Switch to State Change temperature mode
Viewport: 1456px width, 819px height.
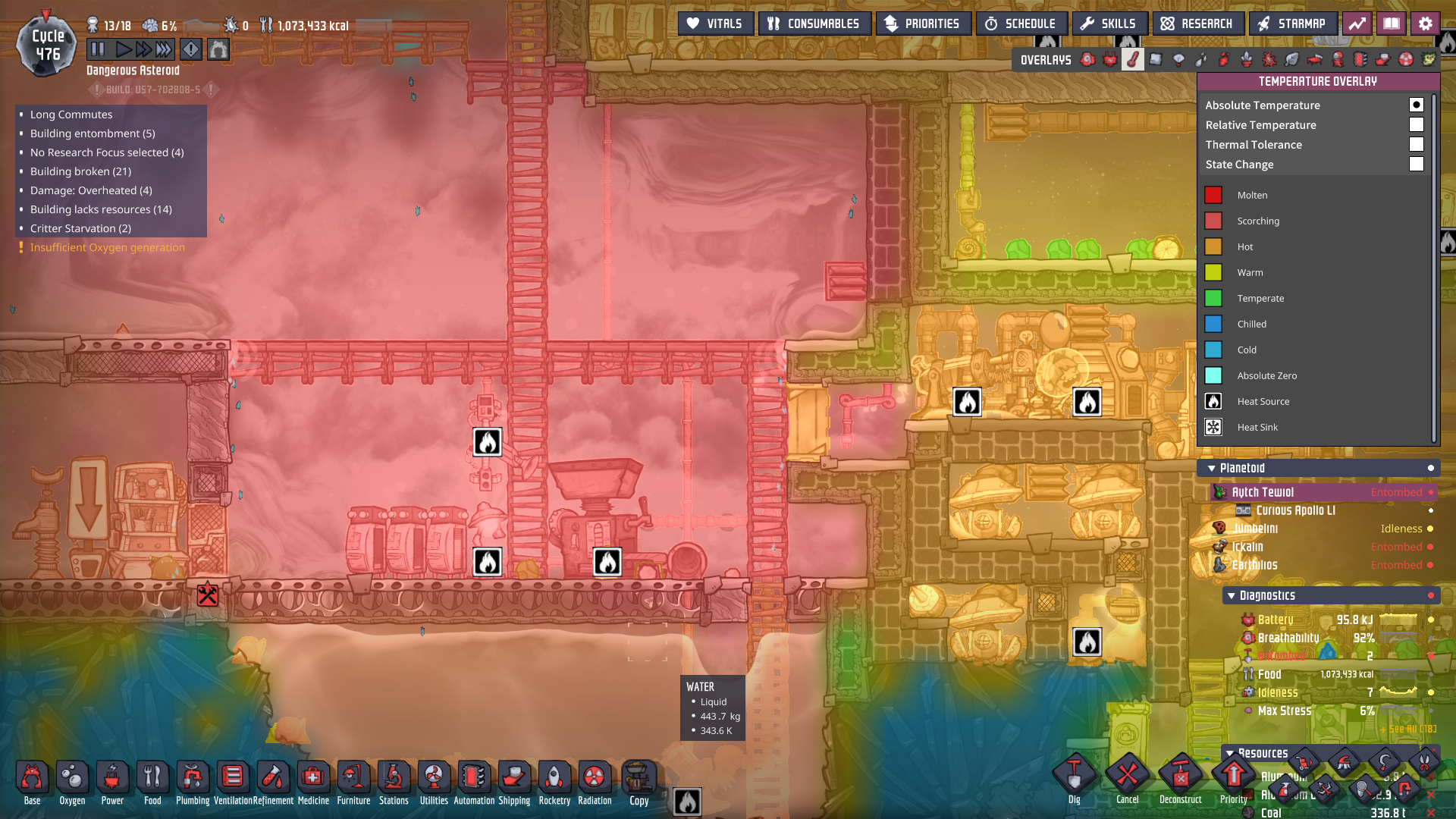(1416, 165)
